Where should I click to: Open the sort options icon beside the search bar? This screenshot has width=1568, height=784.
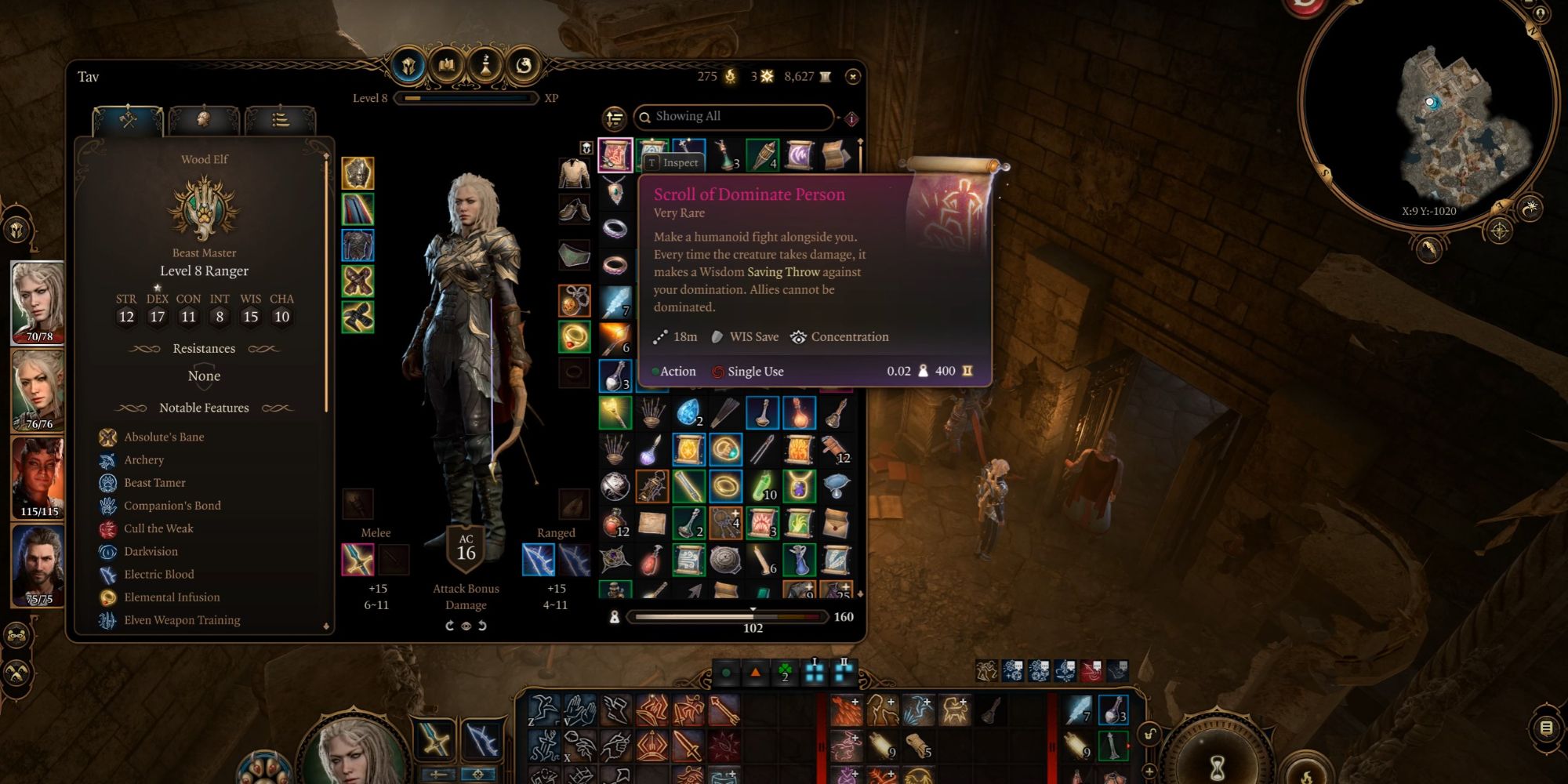pos(615,118)
